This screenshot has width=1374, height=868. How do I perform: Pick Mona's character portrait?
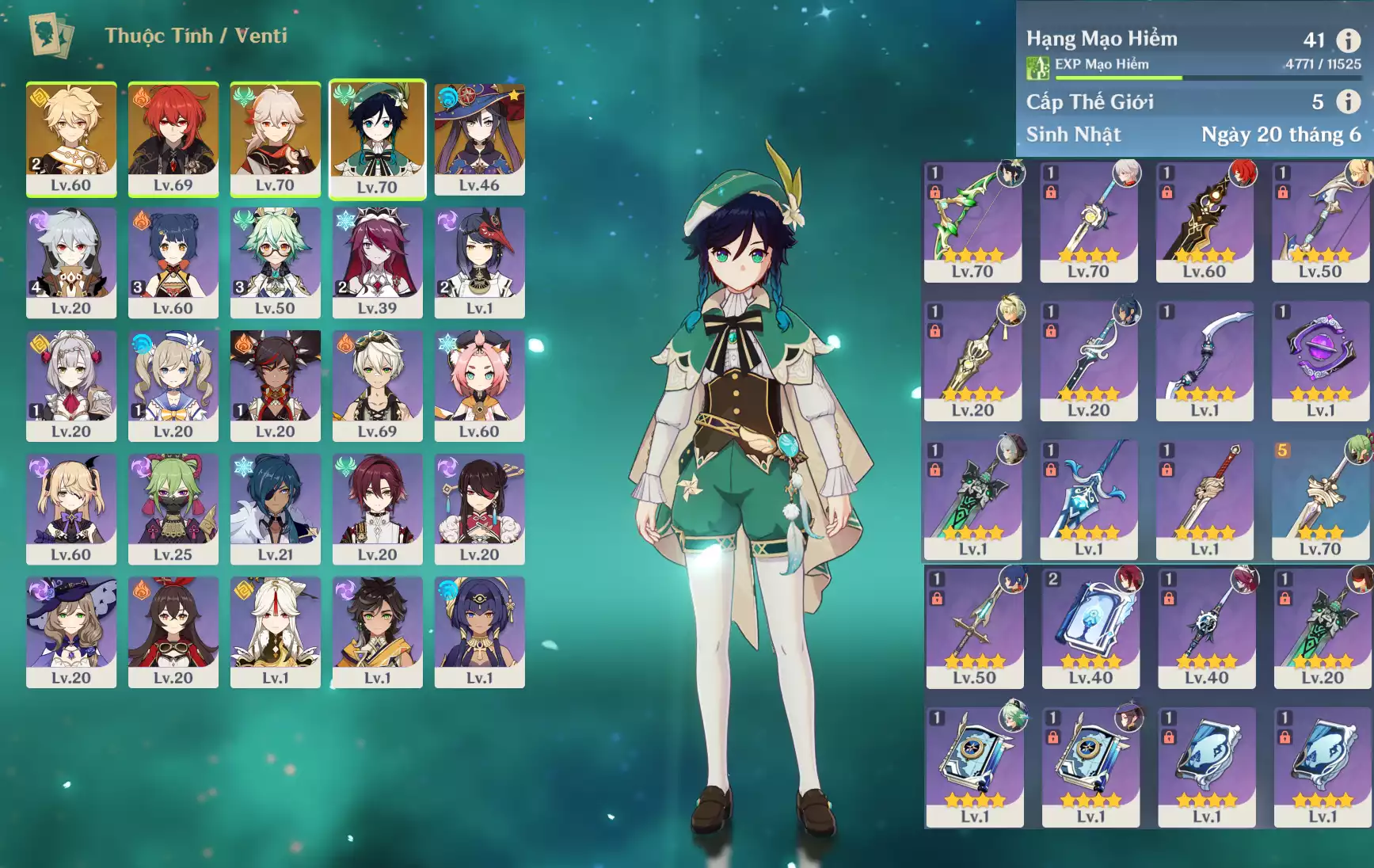479,139
